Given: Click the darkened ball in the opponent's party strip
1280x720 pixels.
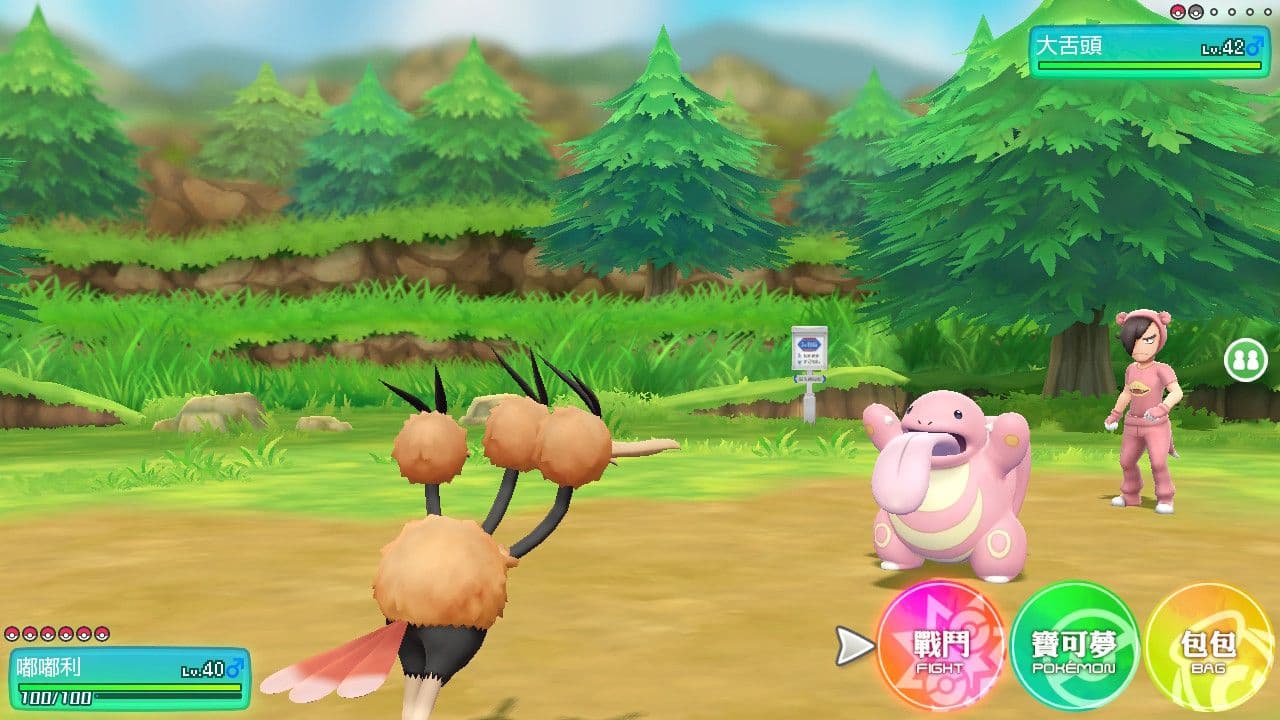Looking at the screenshot, I should (x=1196, y=13).
